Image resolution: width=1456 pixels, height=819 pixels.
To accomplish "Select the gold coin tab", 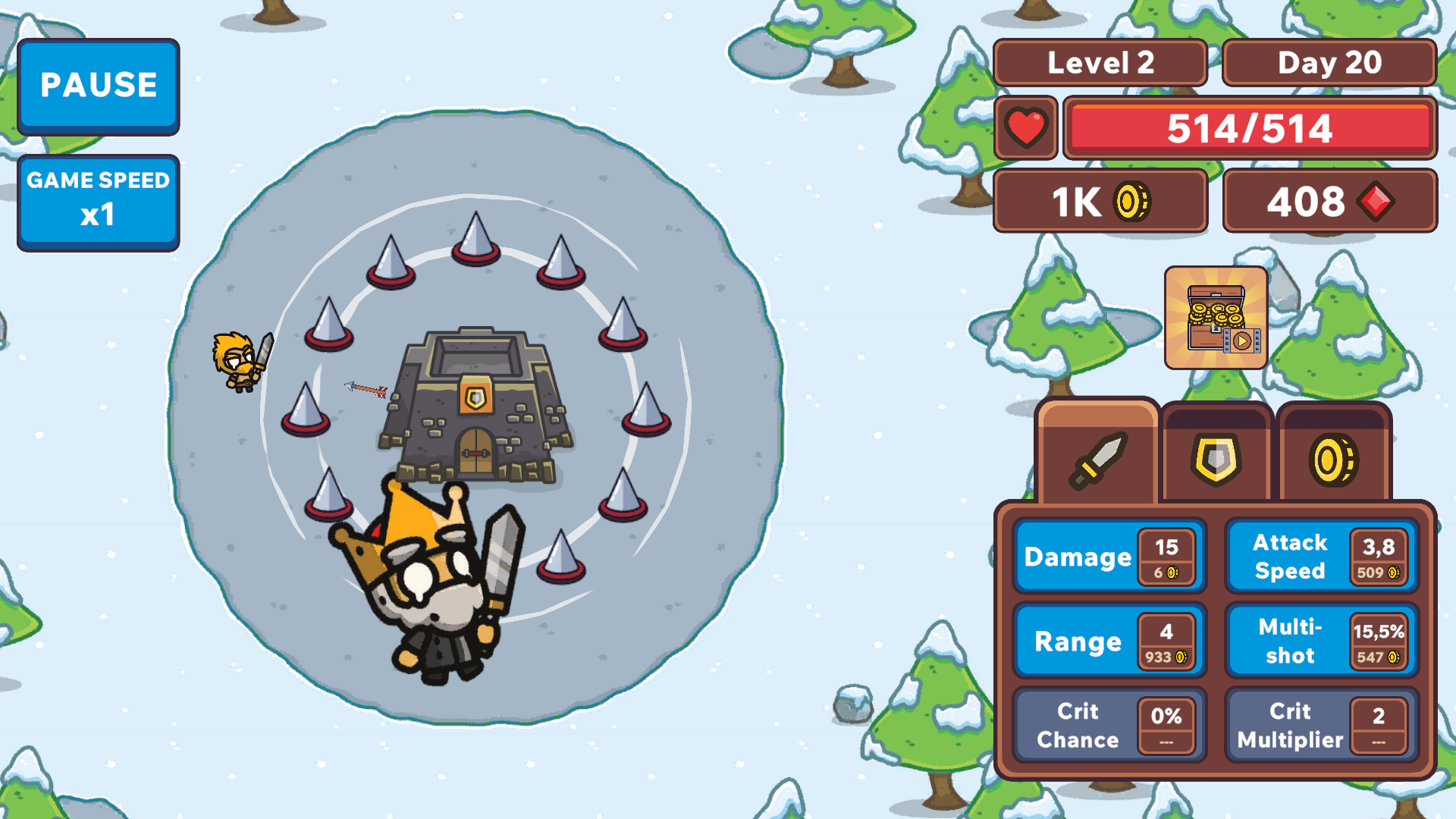I will (1334, 459).
